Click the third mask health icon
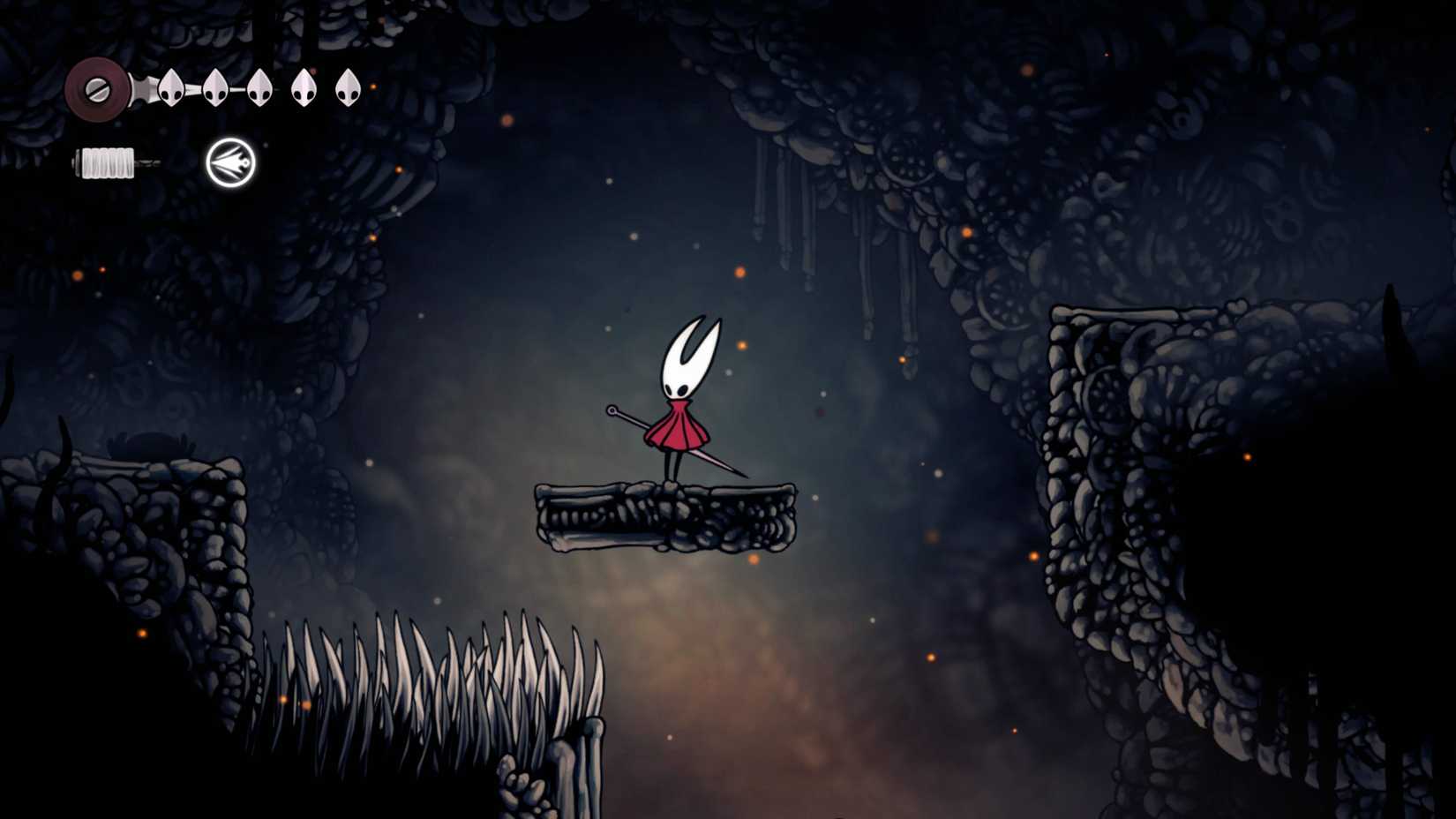 coord(259,88)
